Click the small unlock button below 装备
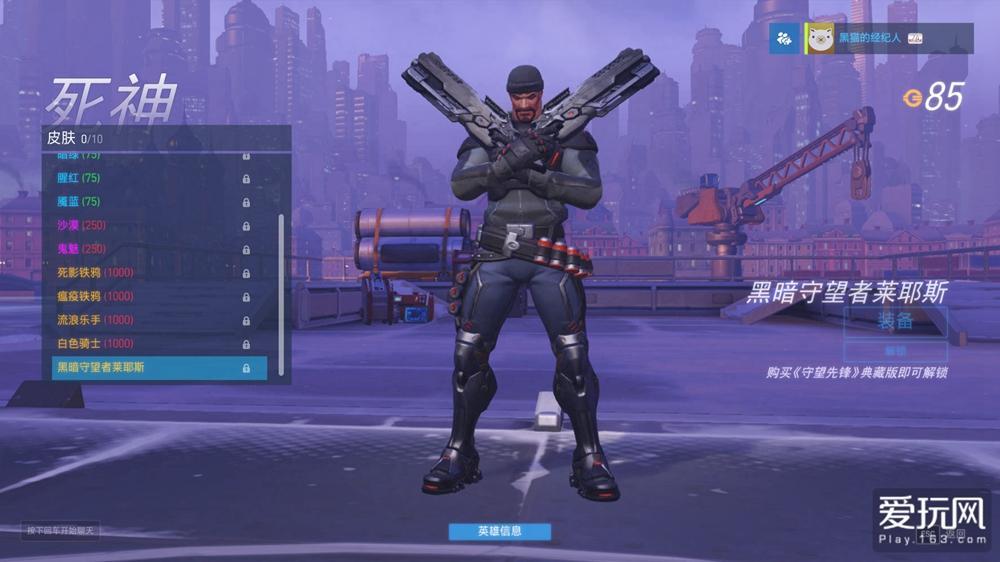Viewport: 1000px width, 562px height. [895, 351]
